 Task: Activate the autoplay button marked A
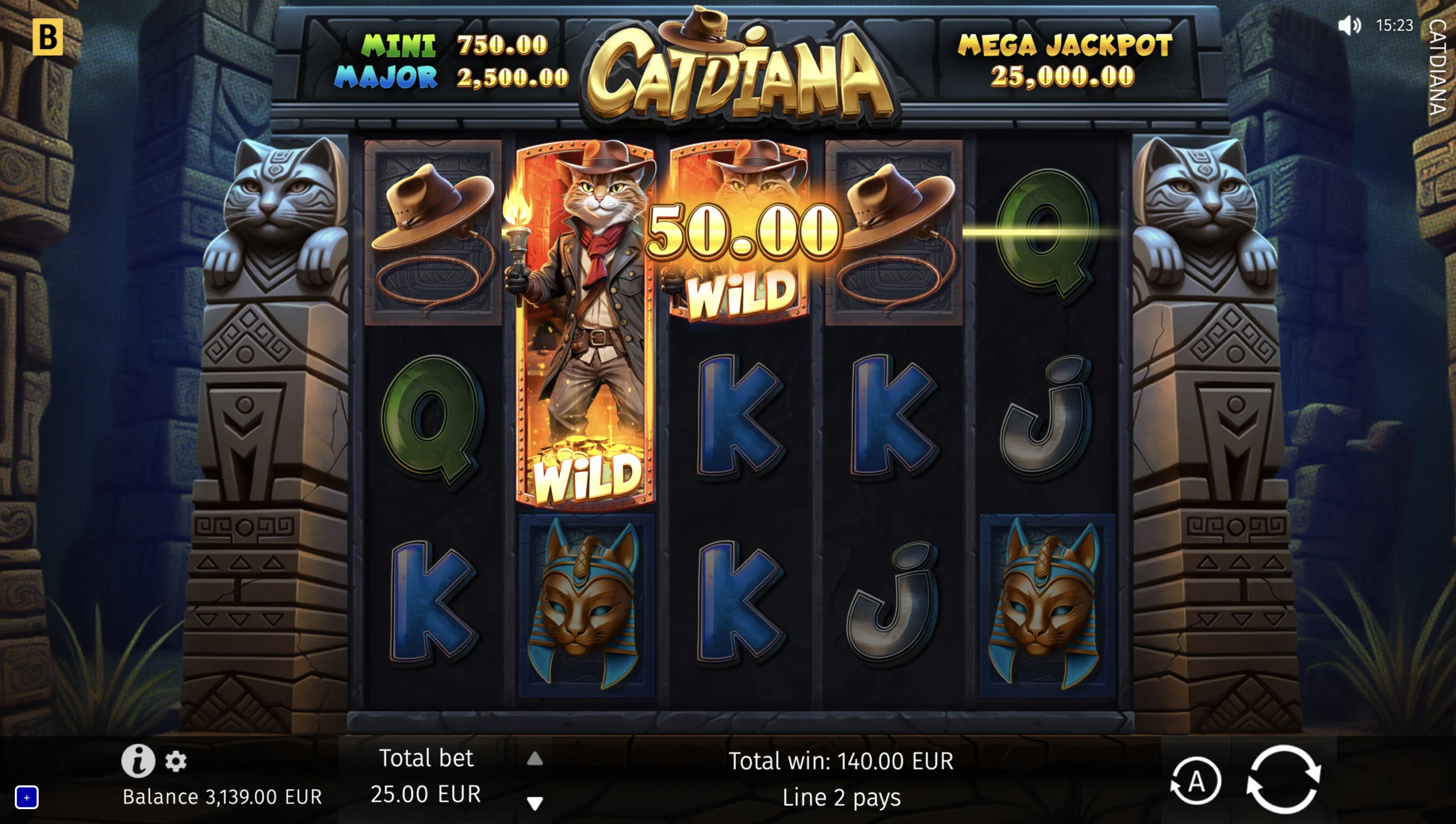click(1196, 781)
